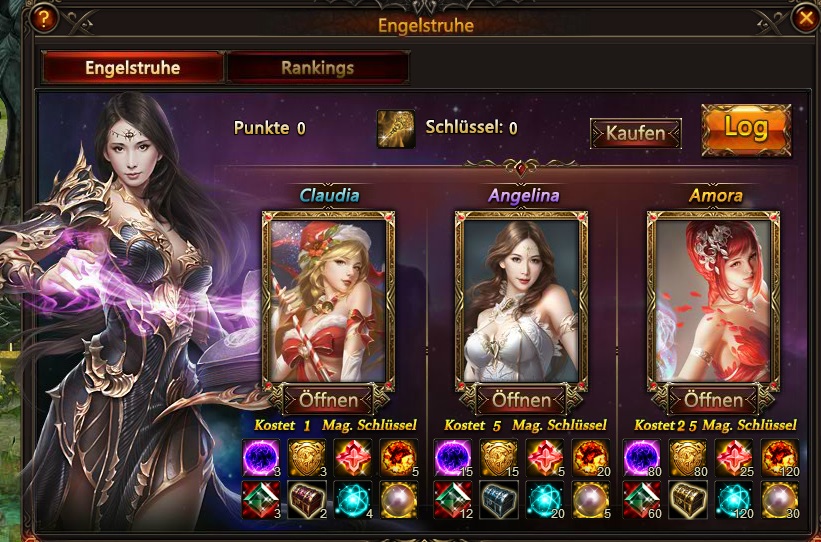Select Angelina's portrait card

coord(520,300)
